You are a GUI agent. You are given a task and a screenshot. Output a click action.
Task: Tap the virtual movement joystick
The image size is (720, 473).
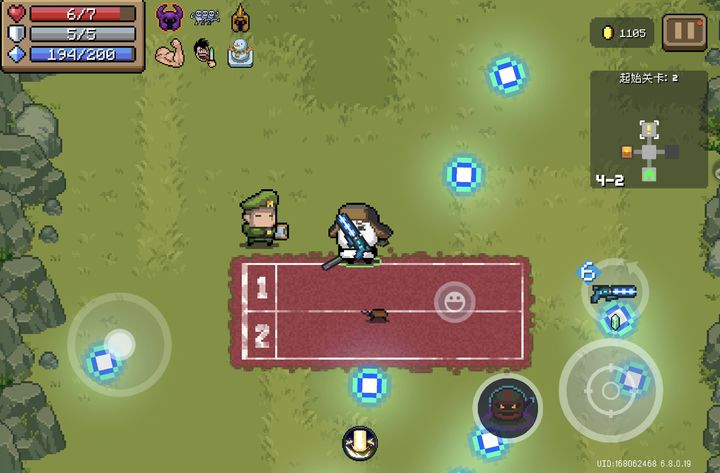click(x=119, y=345)
